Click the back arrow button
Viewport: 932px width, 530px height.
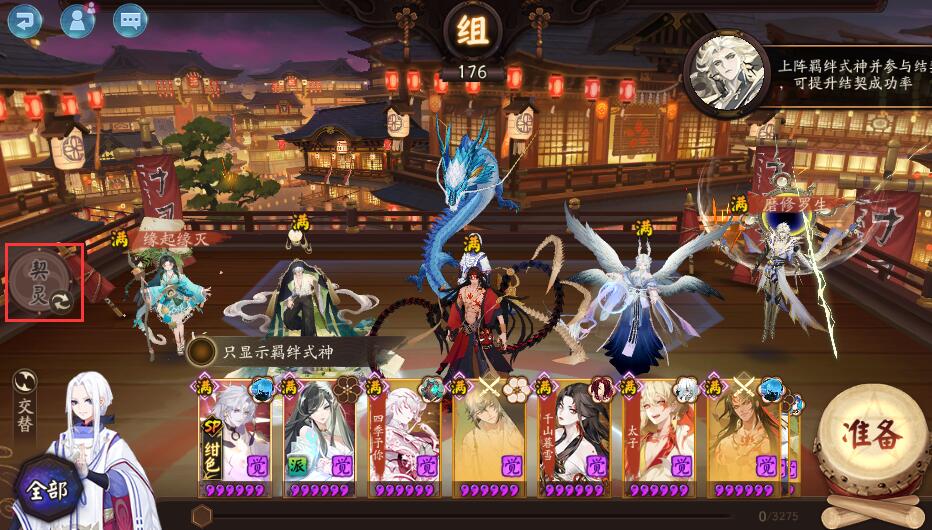coord(25,19)
